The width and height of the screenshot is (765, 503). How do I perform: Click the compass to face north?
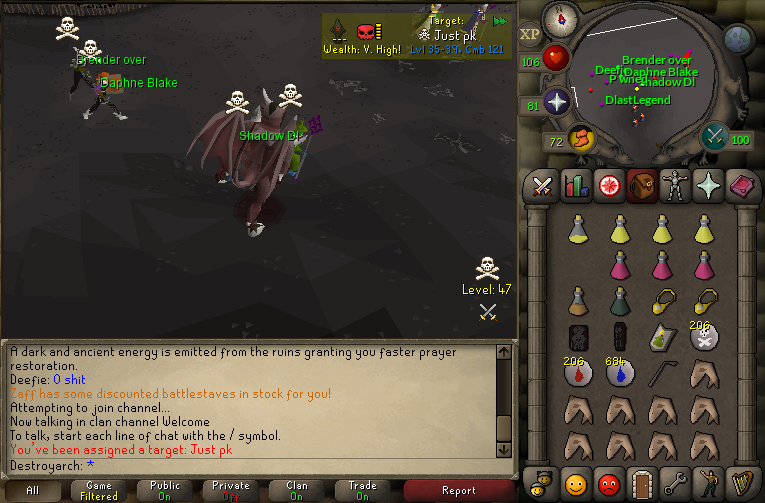click(x=560, y=19)
